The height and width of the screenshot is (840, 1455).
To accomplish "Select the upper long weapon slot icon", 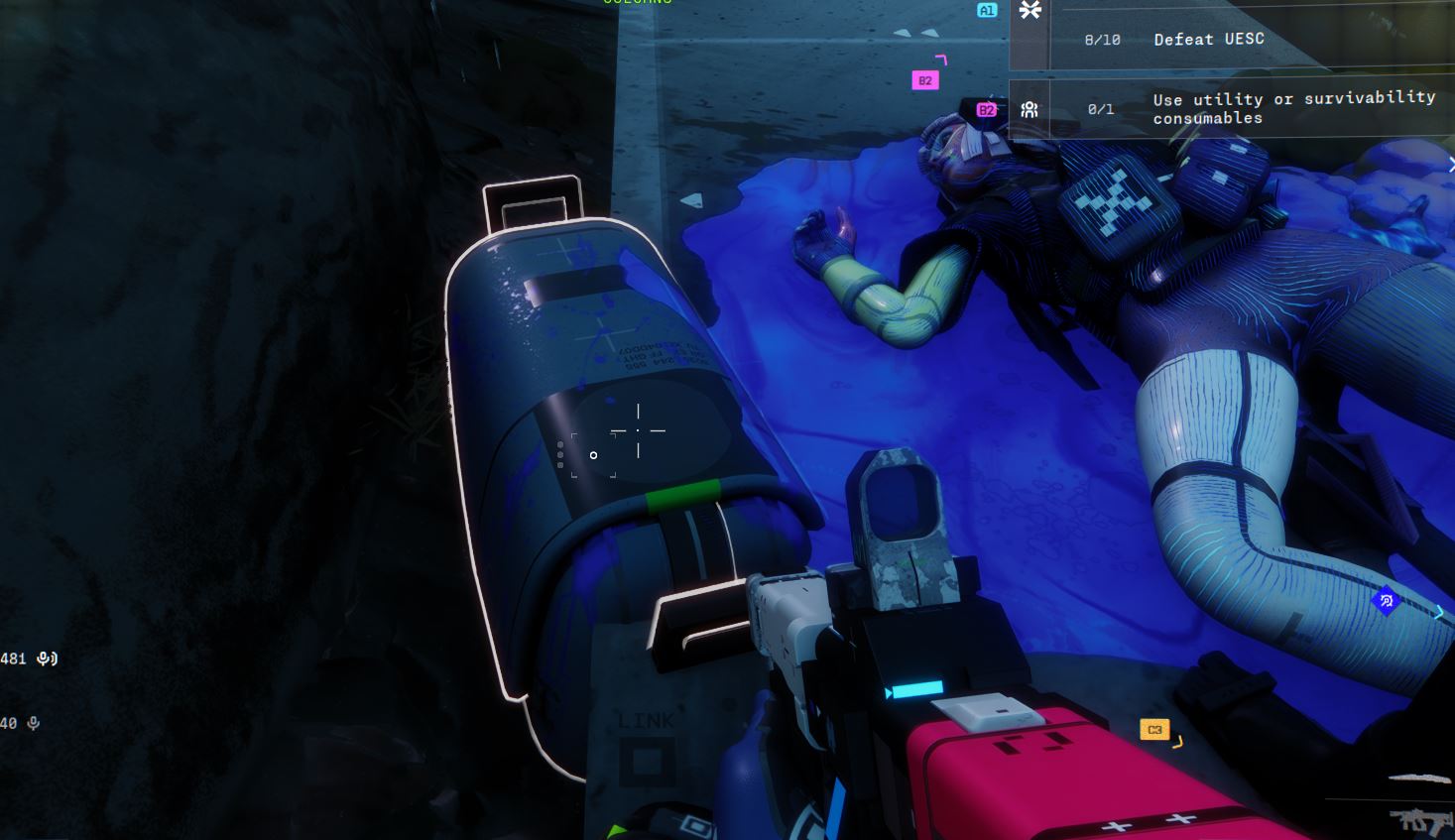I will 1420,780.
